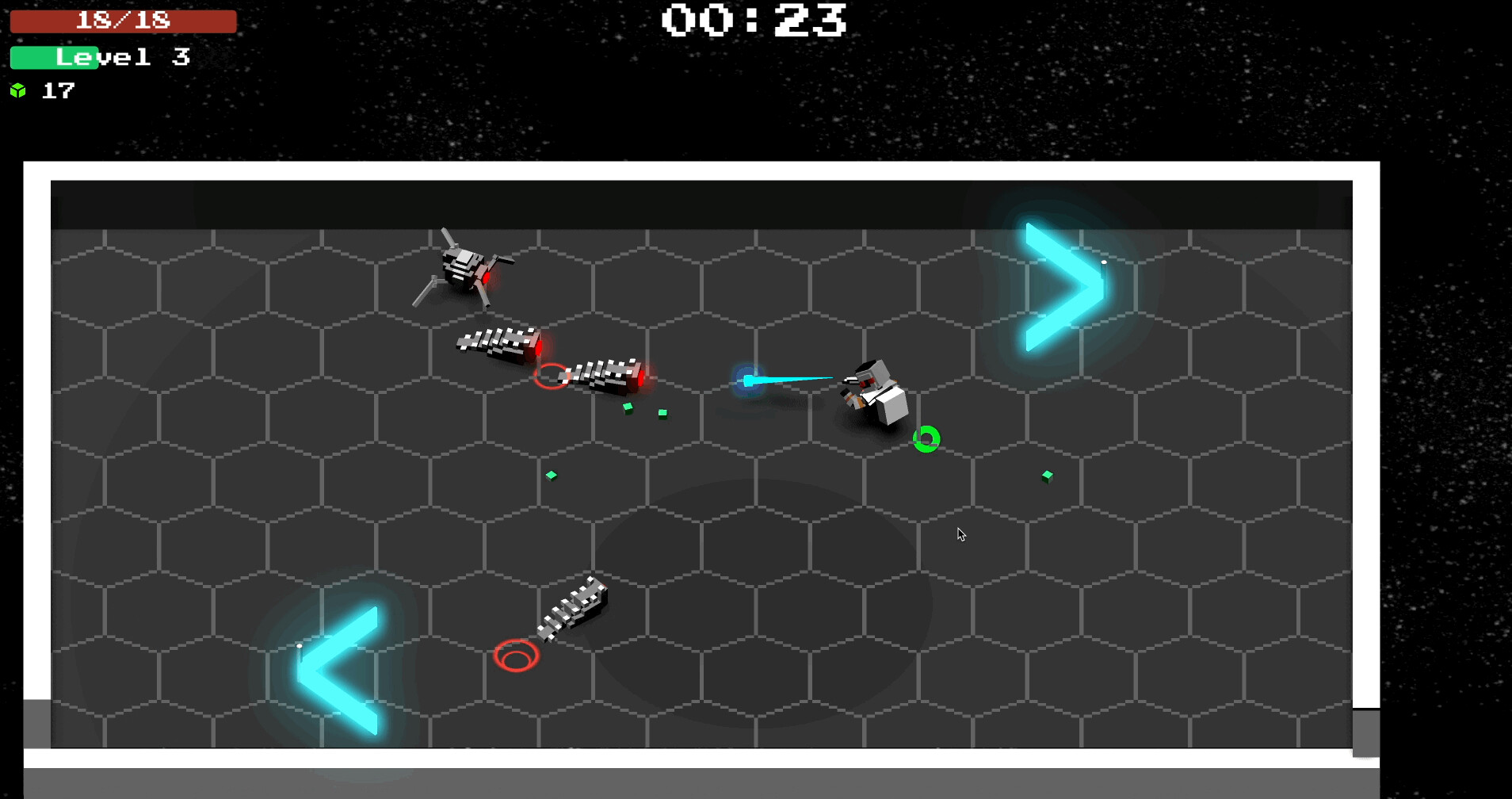Select the green ring pickup beside the player
Viewport: 1512px width, 799px height.
click(926, 437)
